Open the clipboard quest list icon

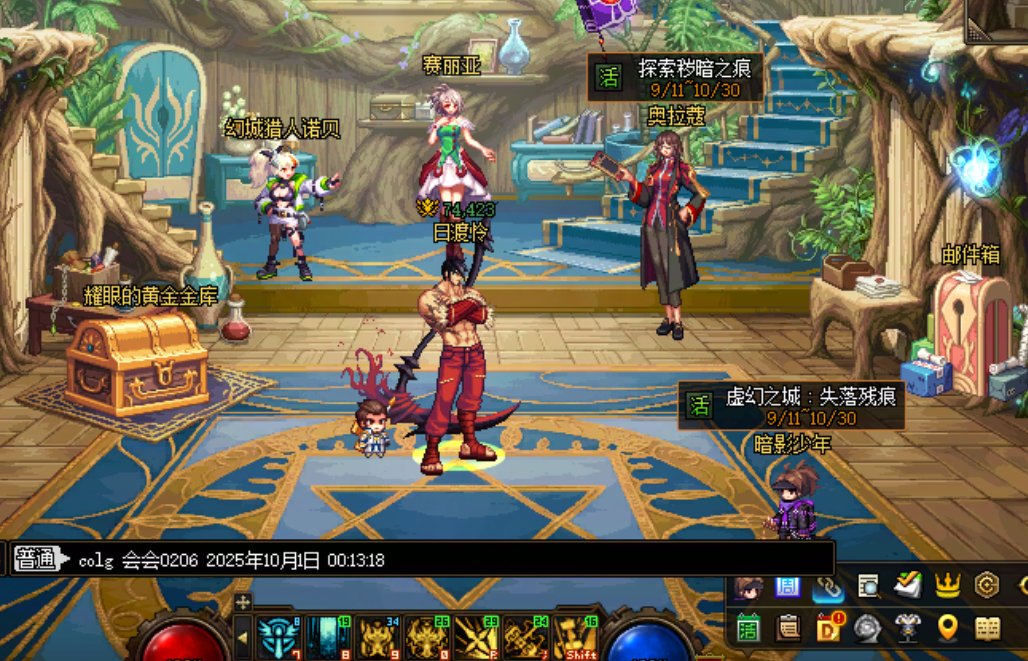[789, 628]
